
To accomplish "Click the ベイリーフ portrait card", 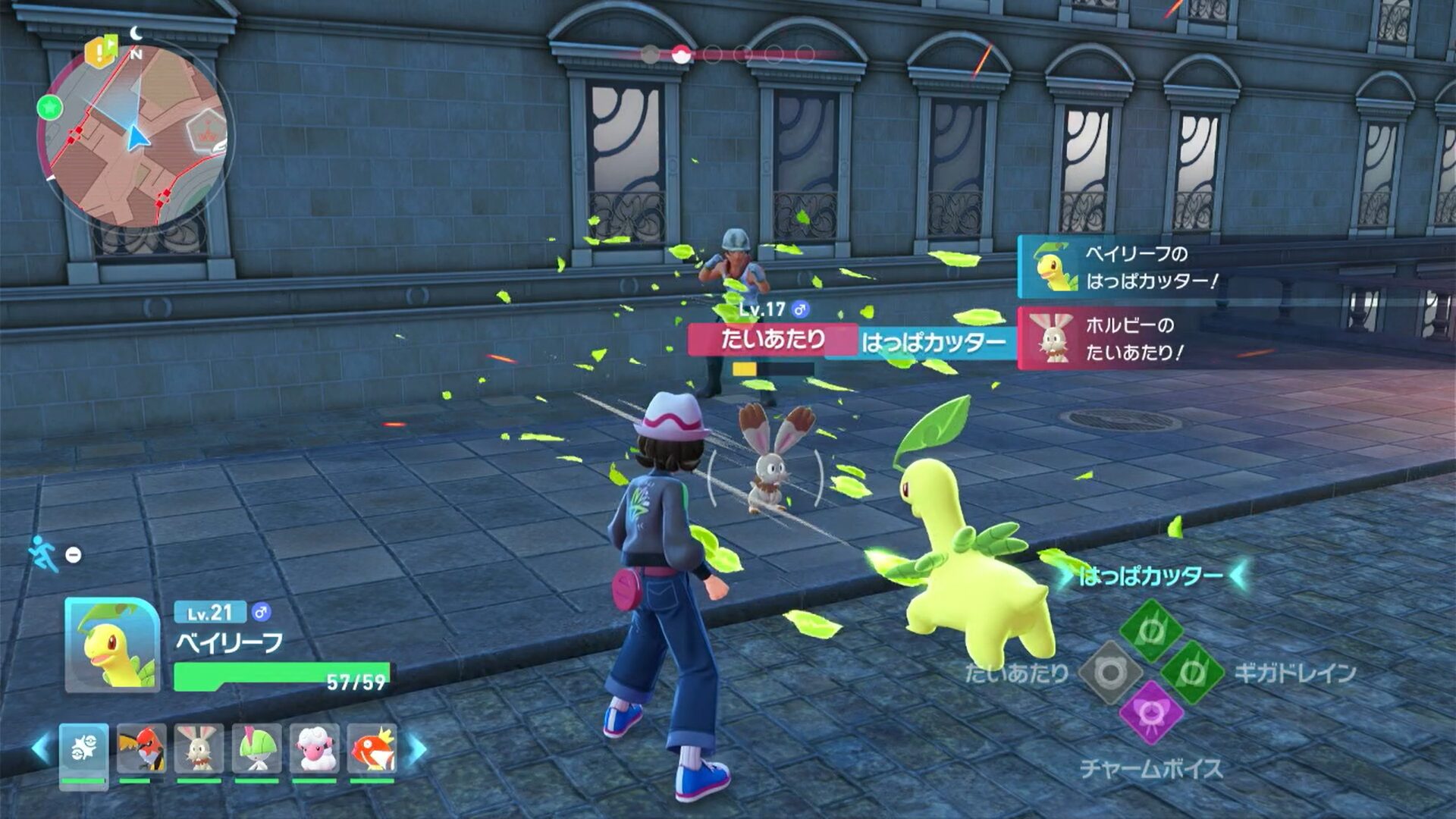I will [x=112, y=645].
